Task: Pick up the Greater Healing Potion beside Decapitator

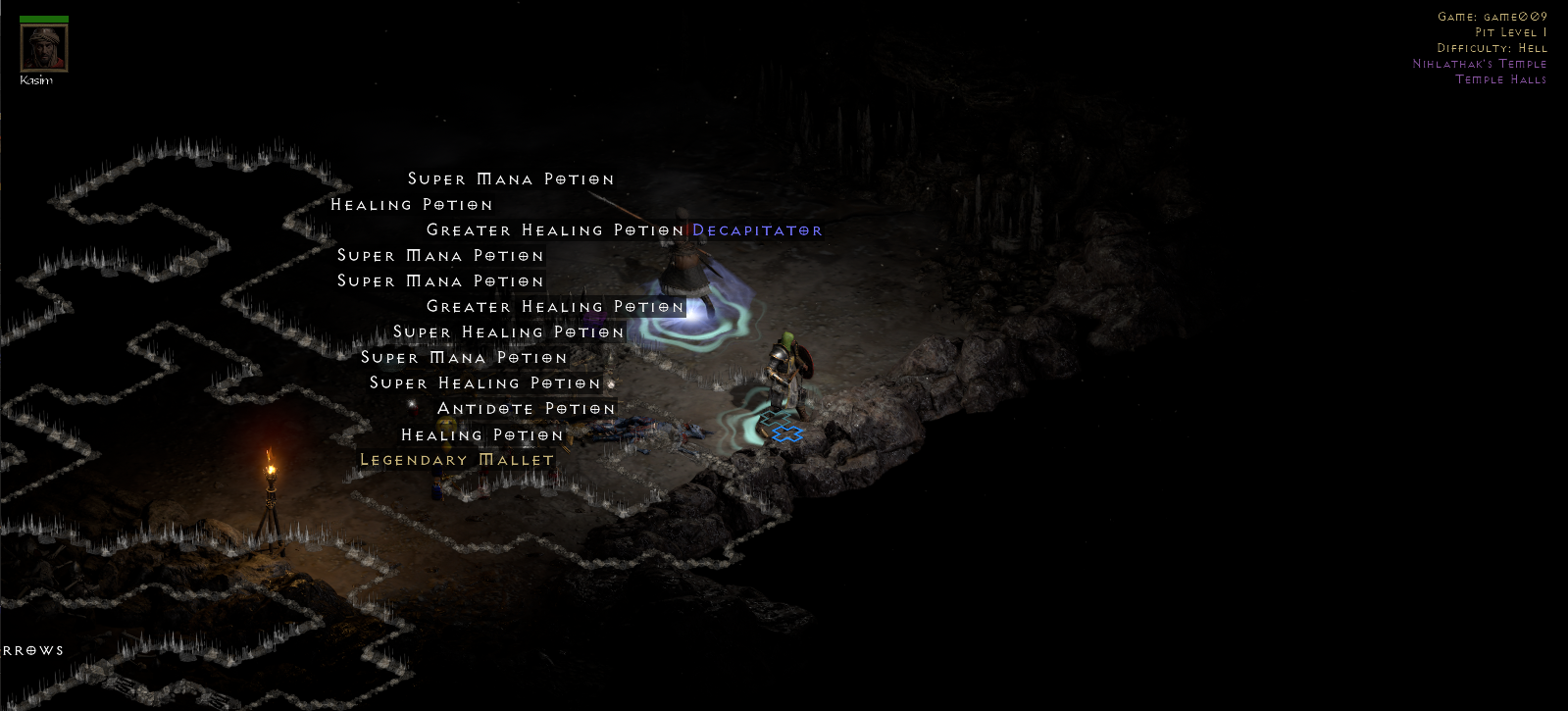Action: [554, 230]
